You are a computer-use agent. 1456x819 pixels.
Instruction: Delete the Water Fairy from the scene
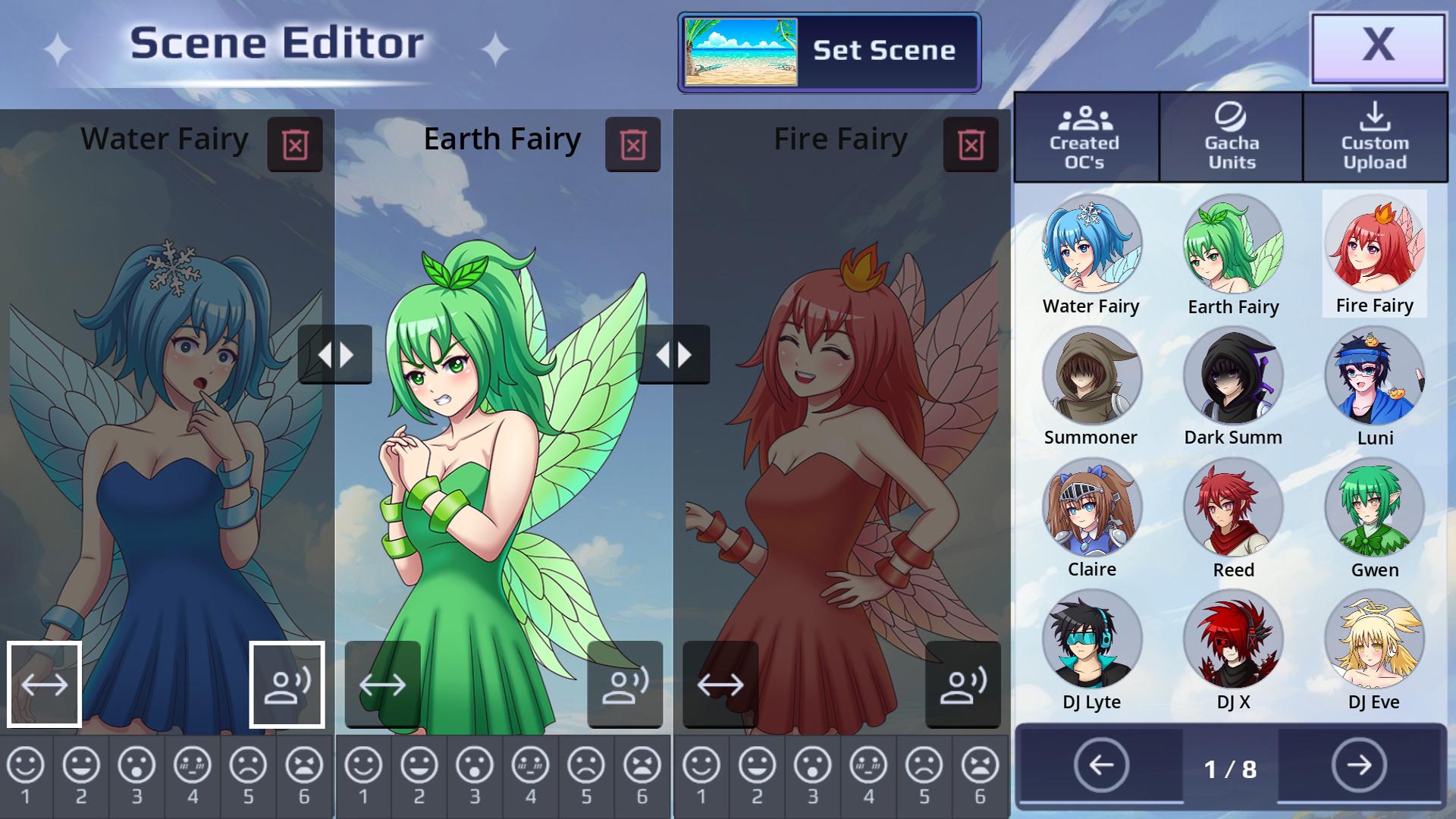tap(296, 144)
